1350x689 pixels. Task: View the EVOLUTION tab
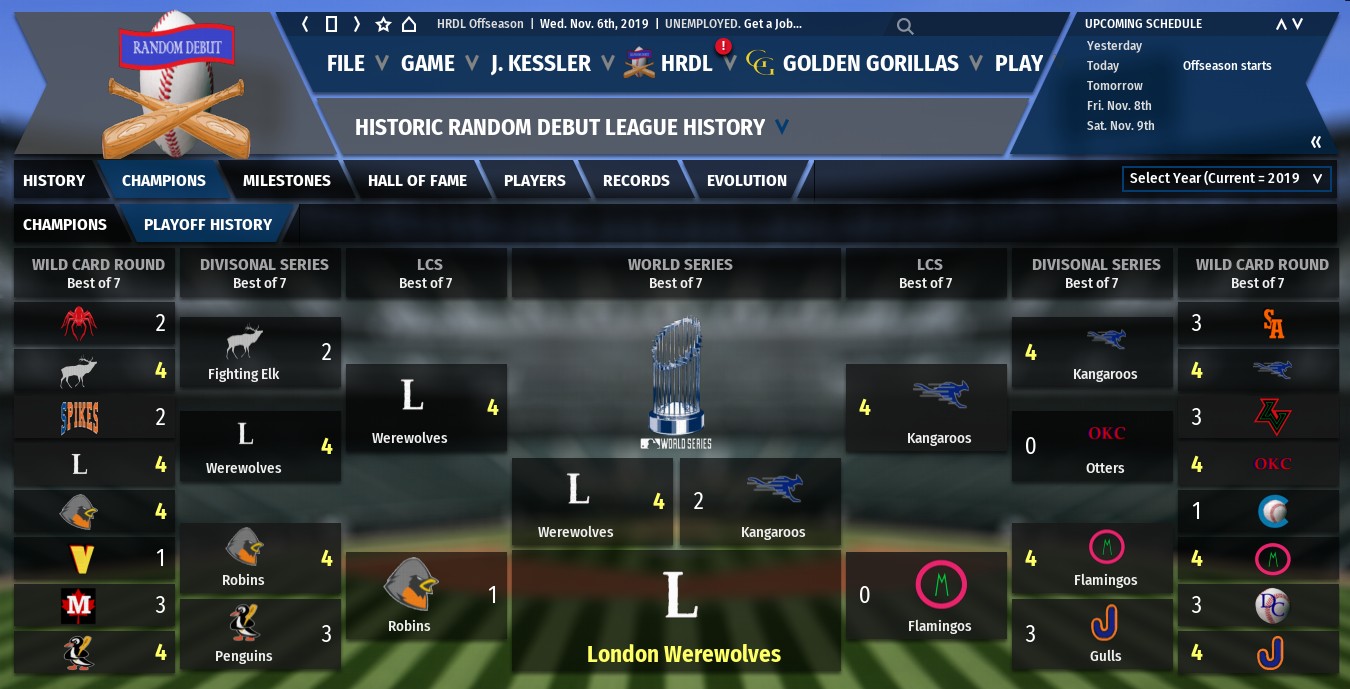[746, 181]
